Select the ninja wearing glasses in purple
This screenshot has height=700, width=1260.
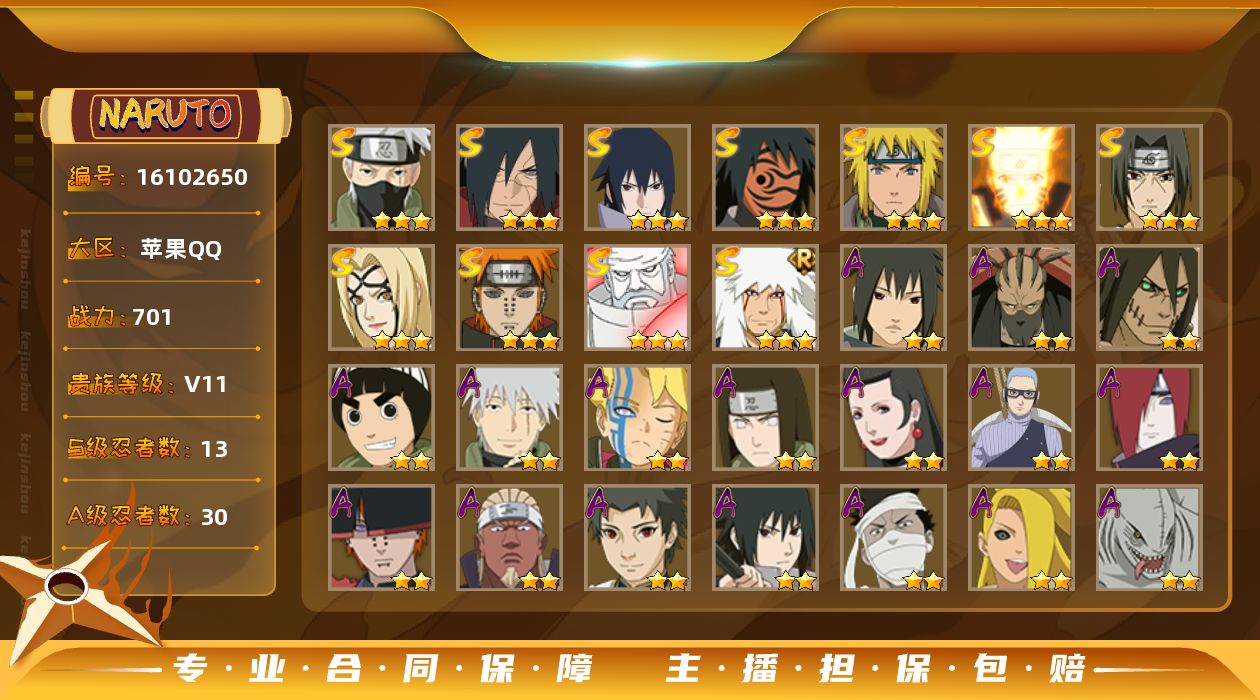click(x=1021, y=418)
